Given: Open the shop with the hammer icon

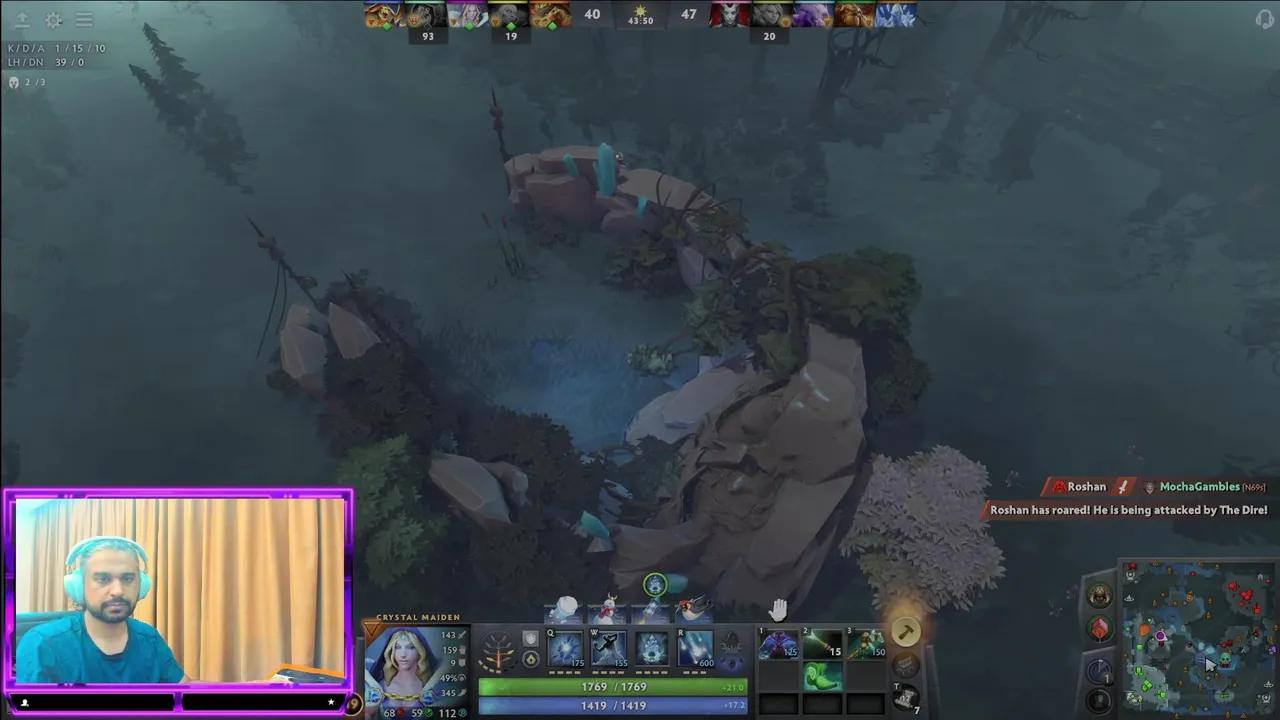Looking at the screenshot, I should click(x=905, y=630).
